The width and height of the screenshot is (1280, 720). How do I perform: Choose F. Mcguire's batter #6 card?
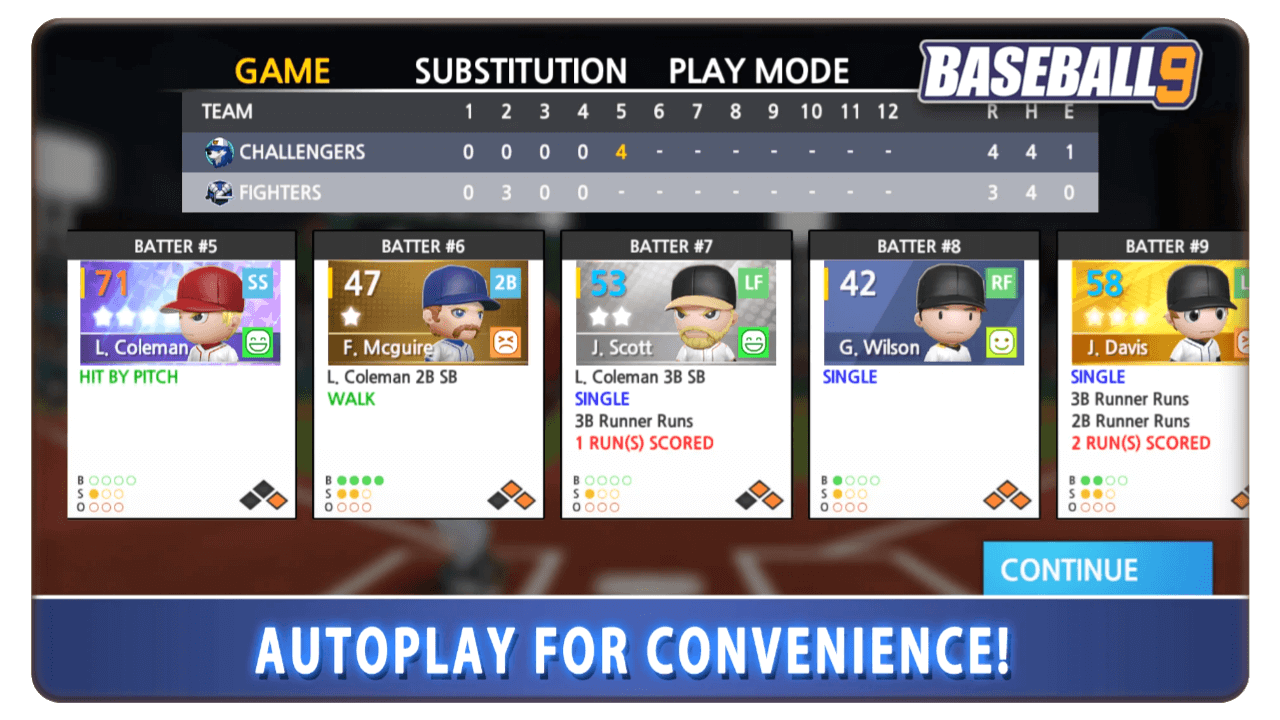coord(428,376)
